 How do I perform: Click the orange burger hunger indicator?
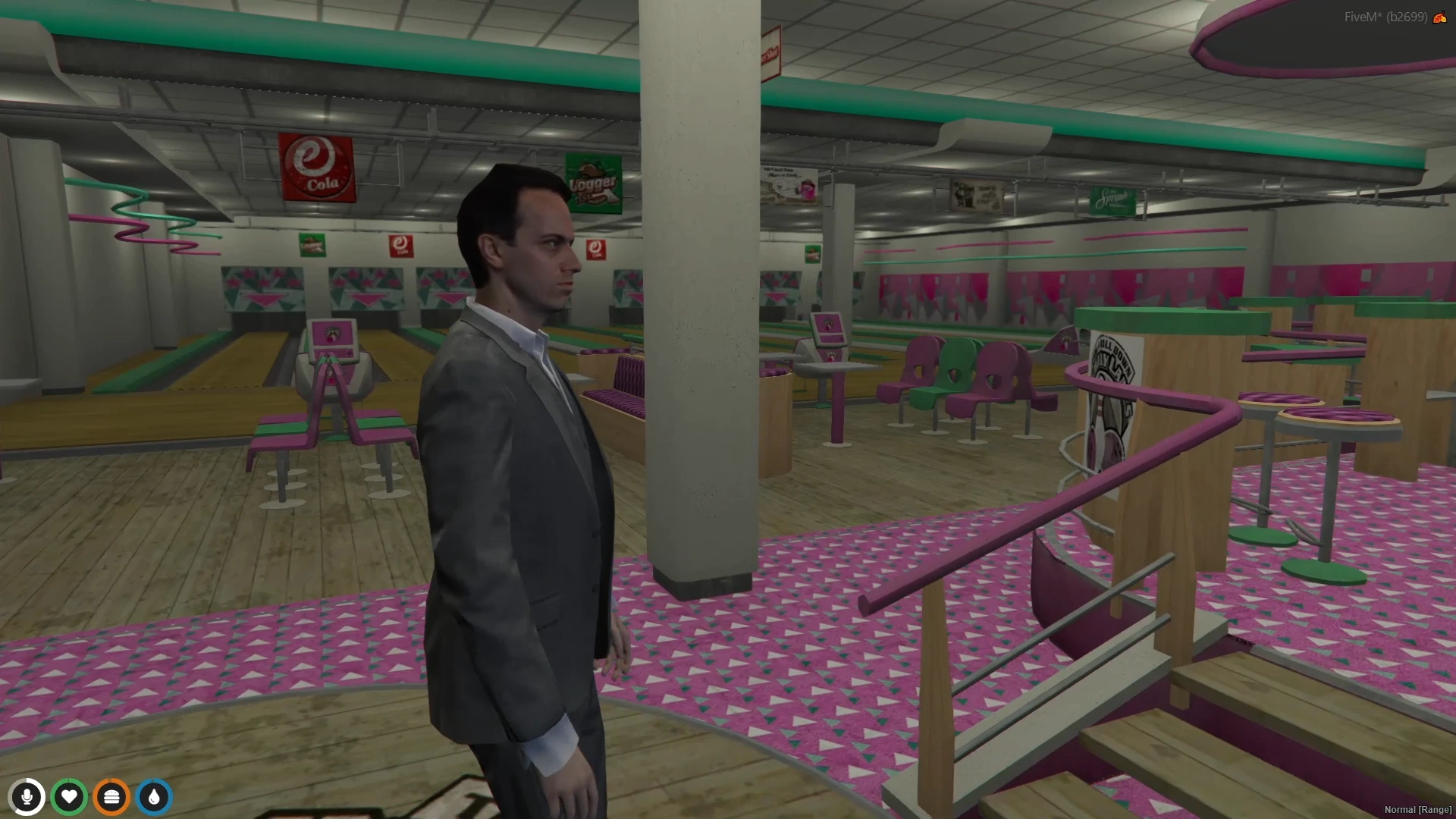pyautogui.click(x=111, y=797)
